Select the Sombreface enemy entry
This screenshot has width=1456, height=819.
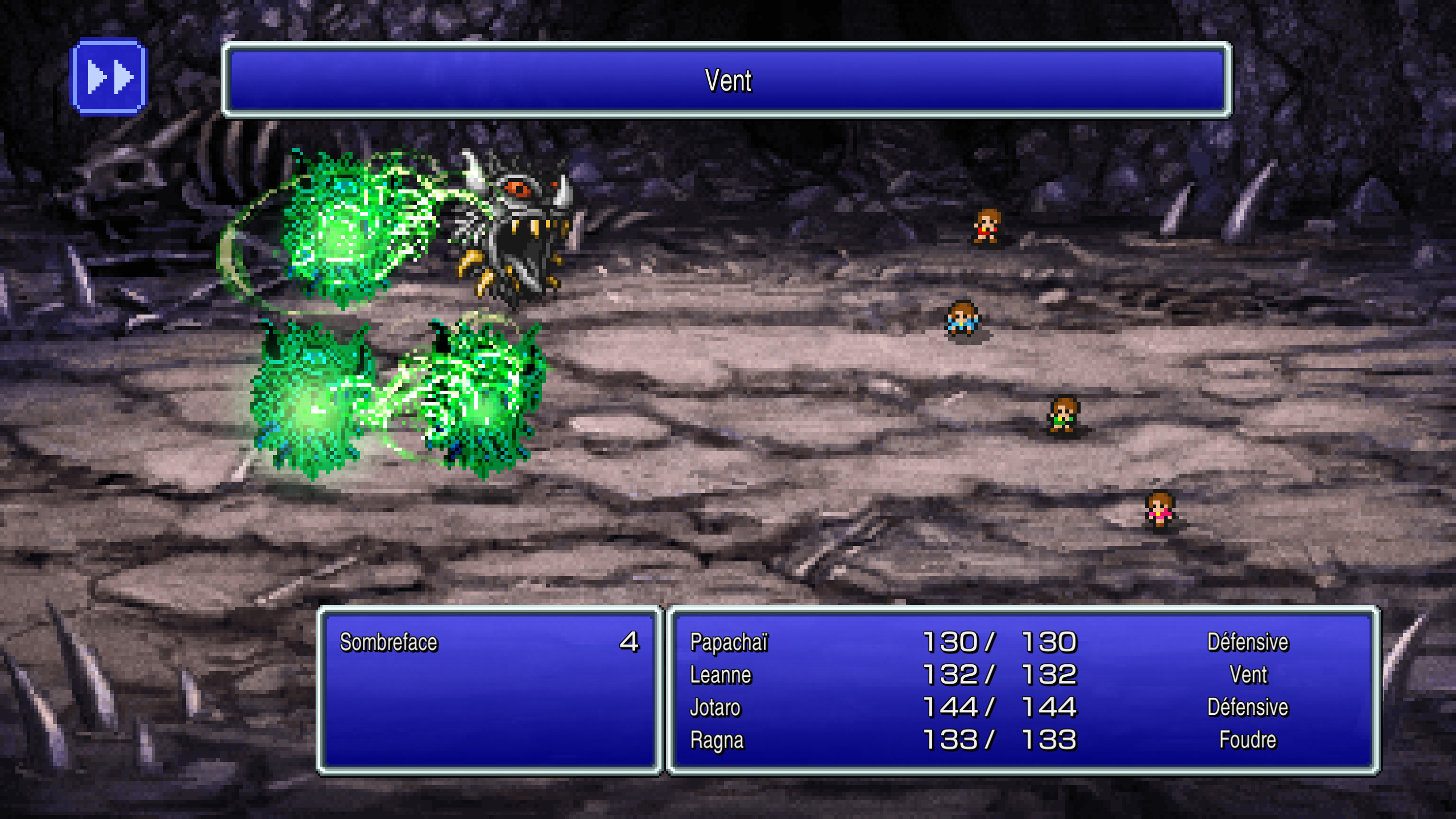(x=389, y=642)
